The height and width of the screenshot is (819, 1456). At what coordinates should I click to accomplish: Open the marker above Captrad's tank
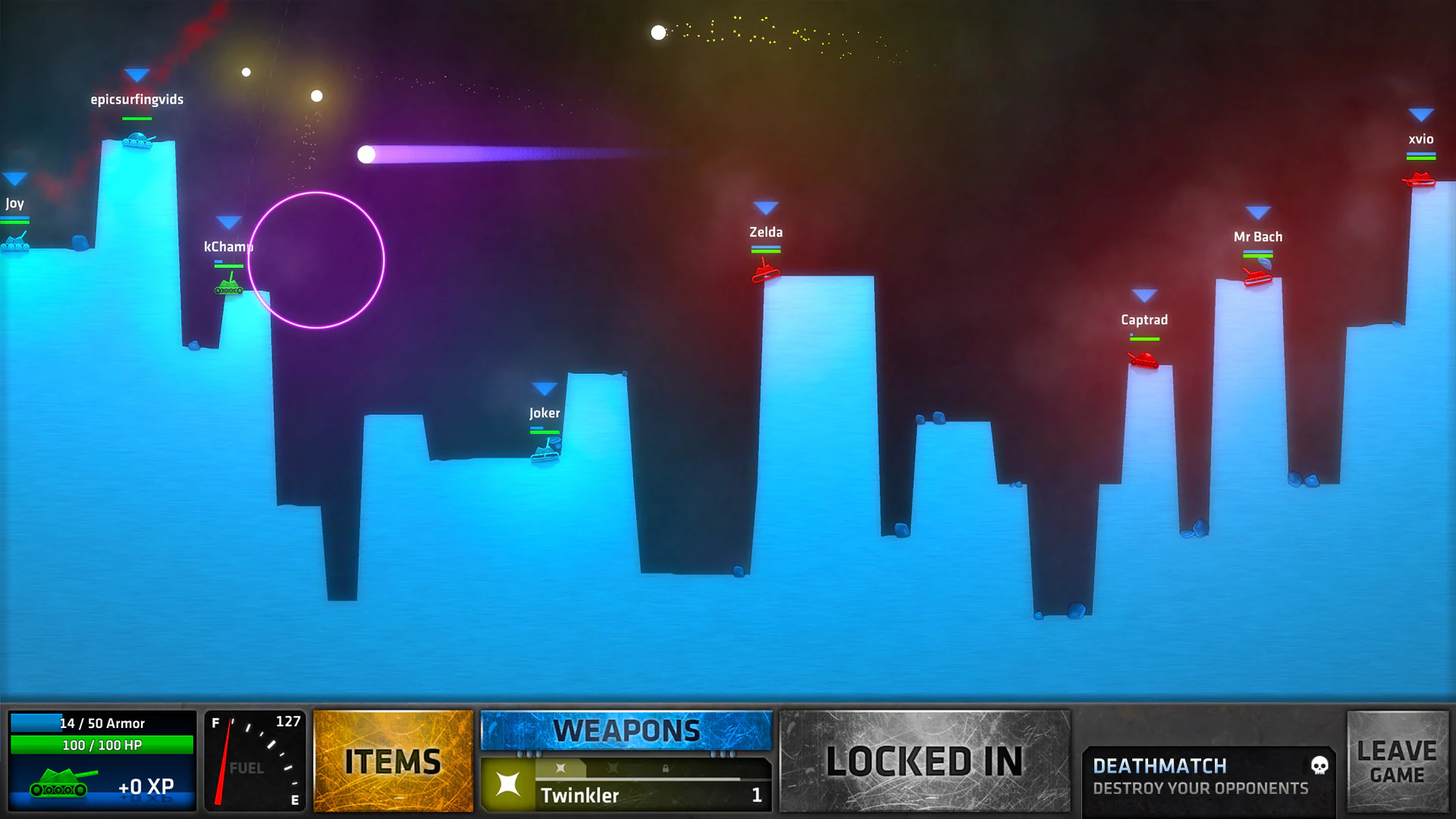coord(1144,294)
